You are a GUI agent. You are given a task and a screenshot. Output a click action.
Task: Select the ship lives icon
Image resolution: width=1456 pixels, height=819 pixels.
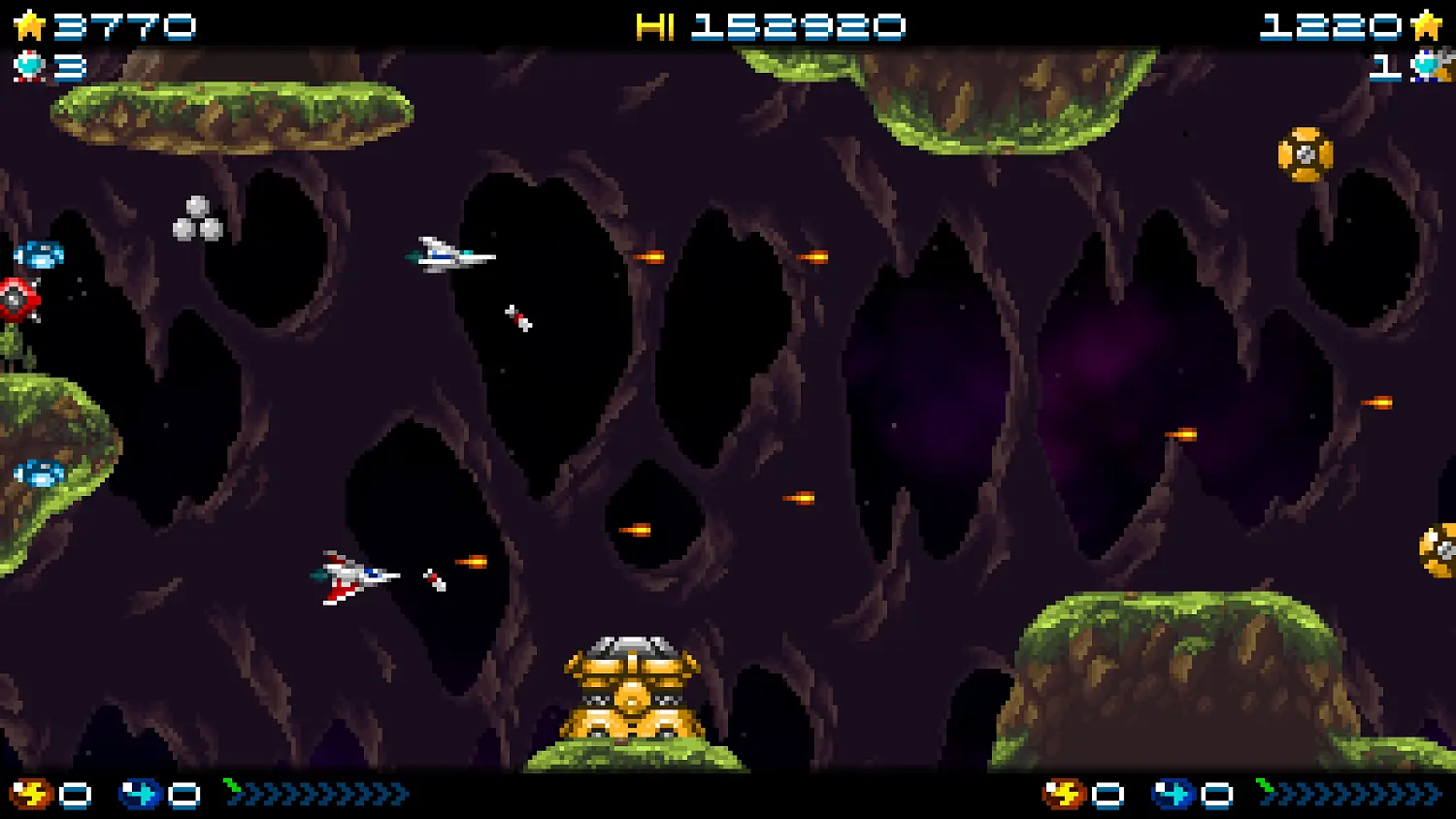[x=27, y=66]
